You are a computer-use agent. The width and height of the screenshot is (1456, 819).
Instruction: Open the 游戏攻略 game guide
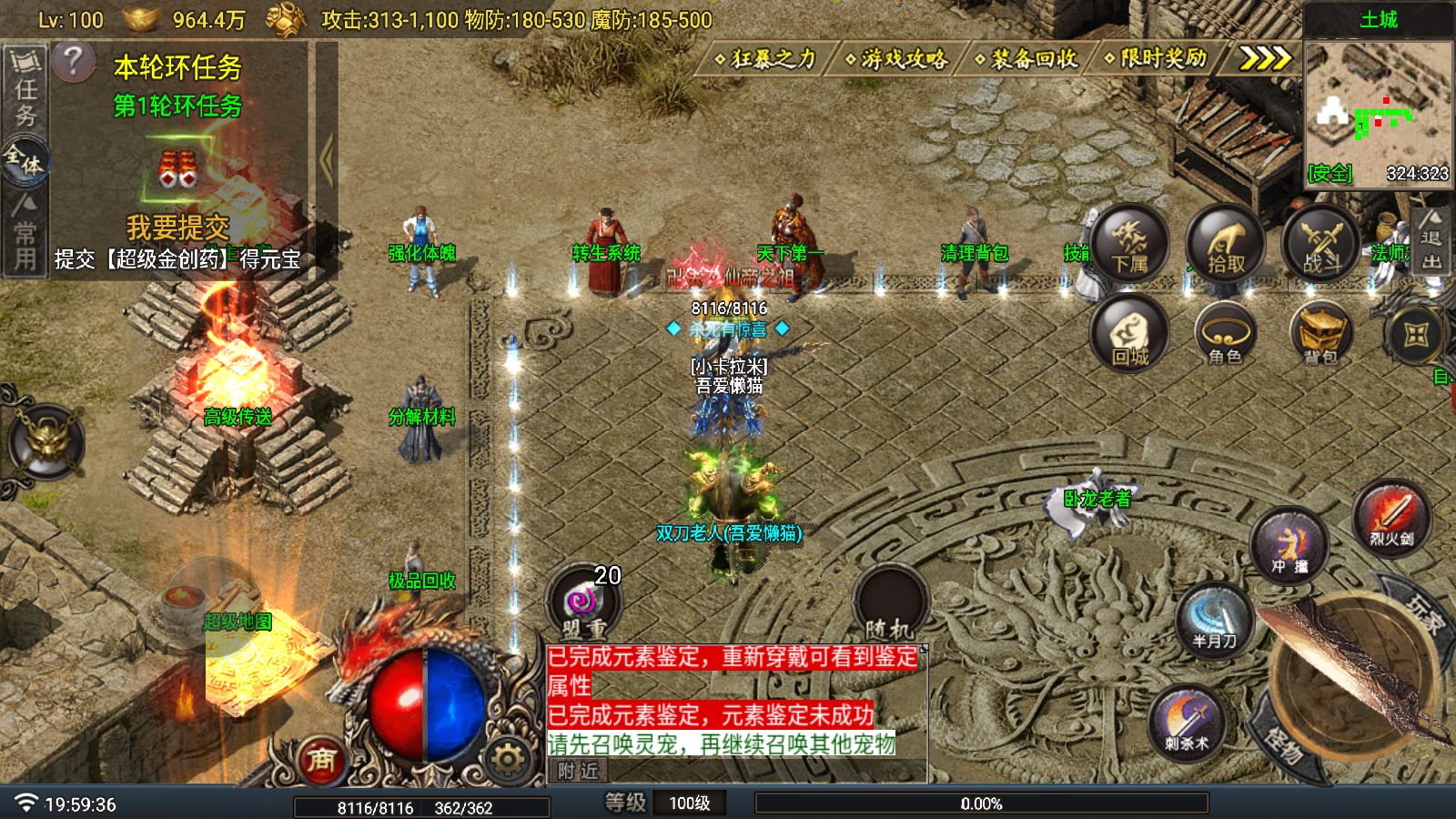898,59
